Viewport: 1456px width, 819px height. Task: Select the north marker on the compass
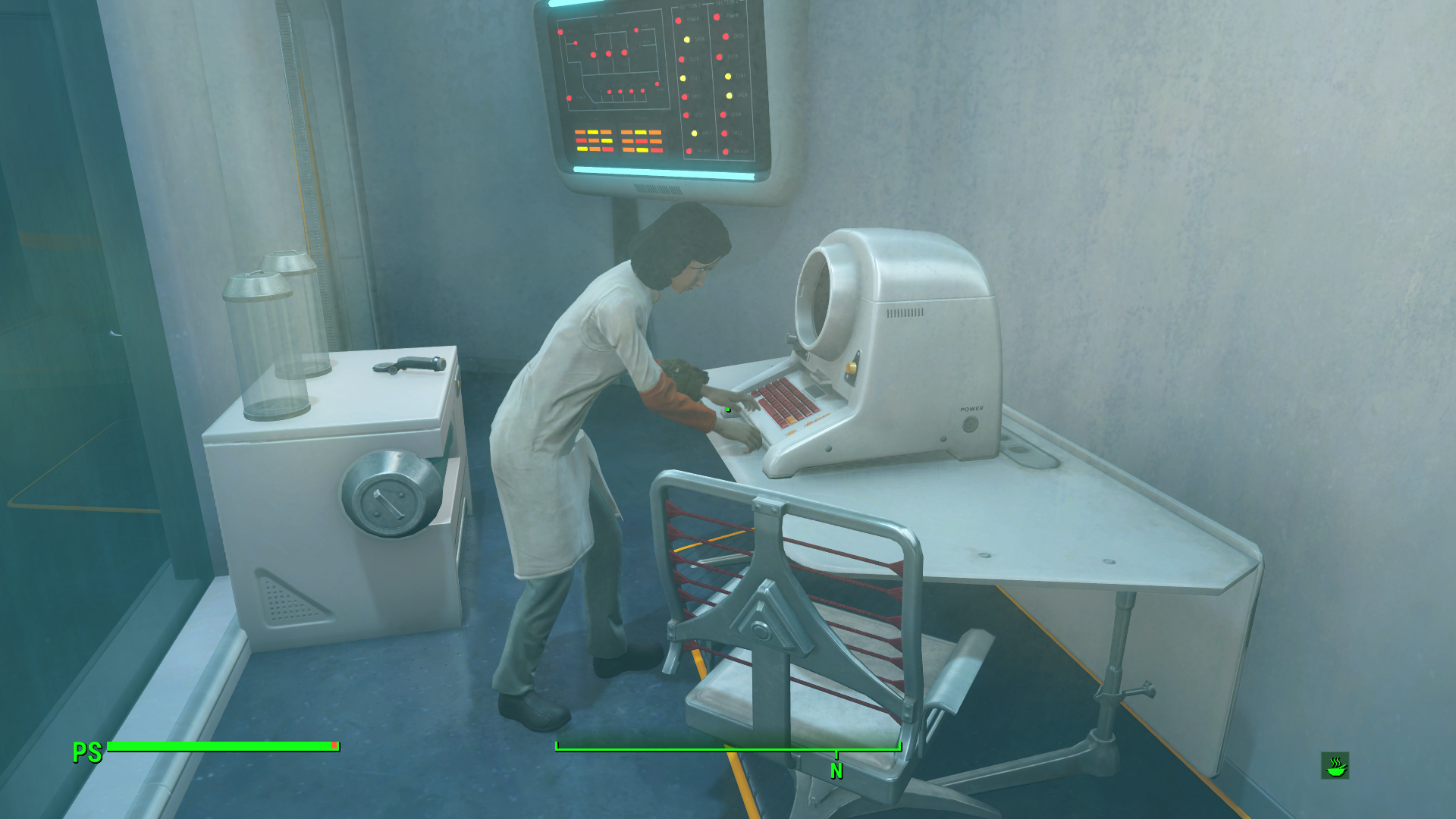(836, 770)
